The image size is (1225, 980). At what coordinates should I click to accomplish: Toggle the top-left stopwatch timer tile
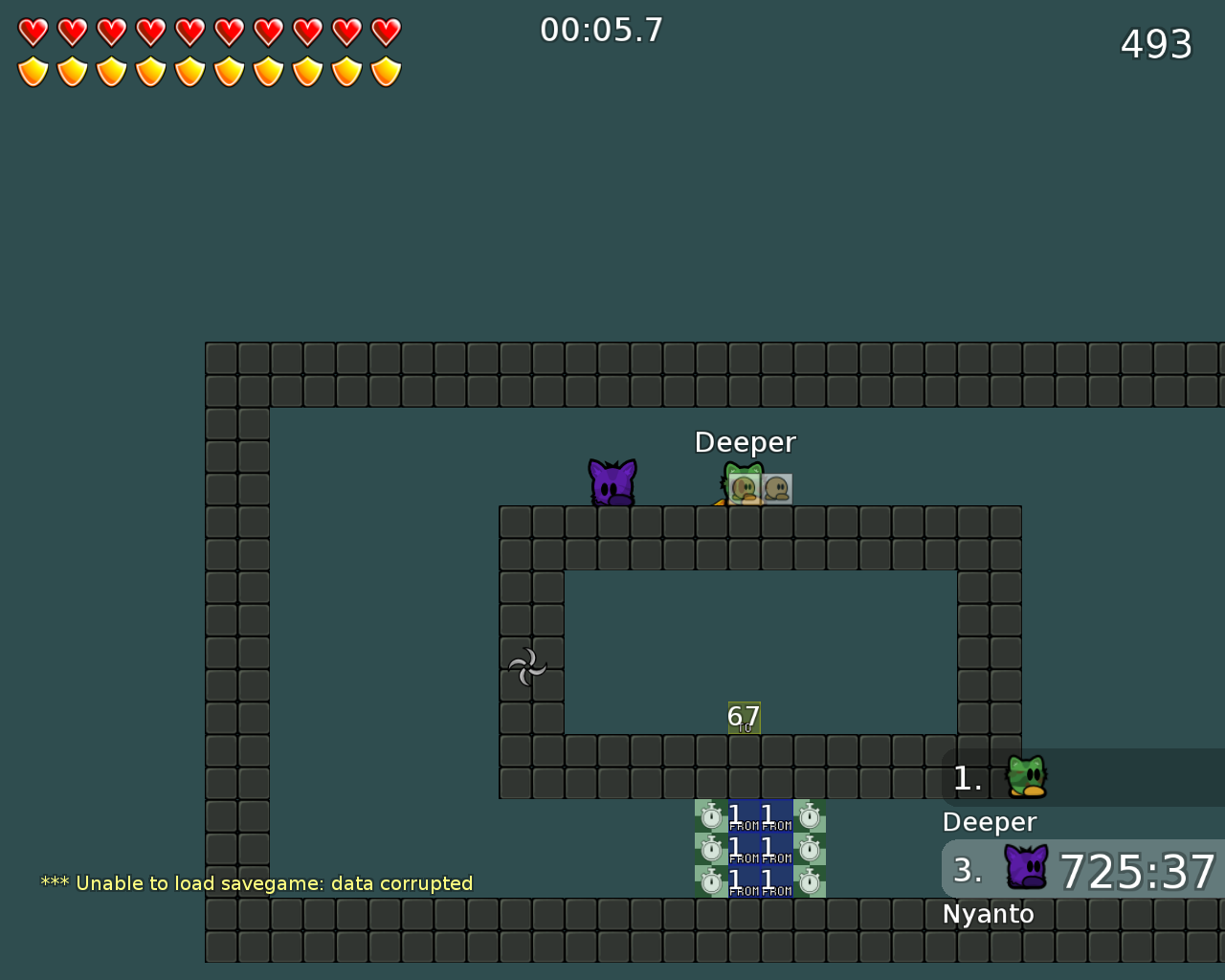click(x=710, y=819)
